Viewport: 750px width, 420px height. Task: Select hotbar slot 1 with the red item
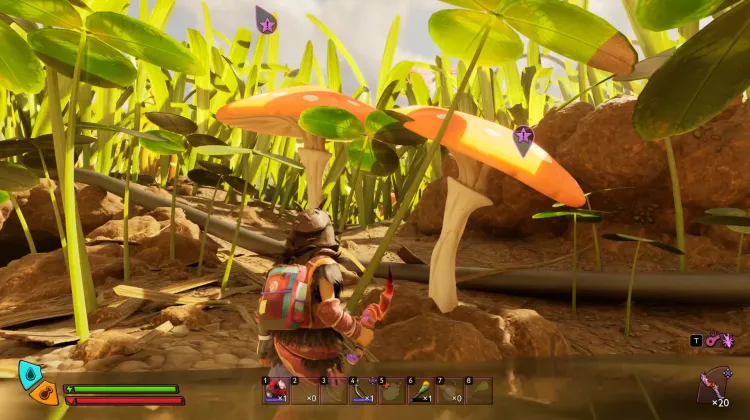point(276,390)
